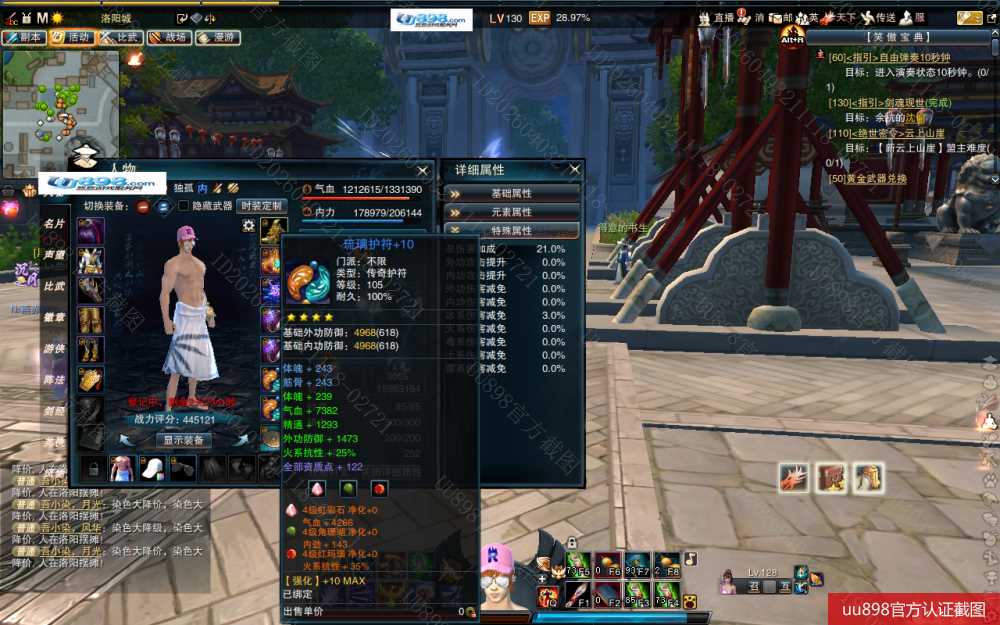Choose the 漫游 roaming button
This screenshot has height=625, width=1000.
coord(218,37)
